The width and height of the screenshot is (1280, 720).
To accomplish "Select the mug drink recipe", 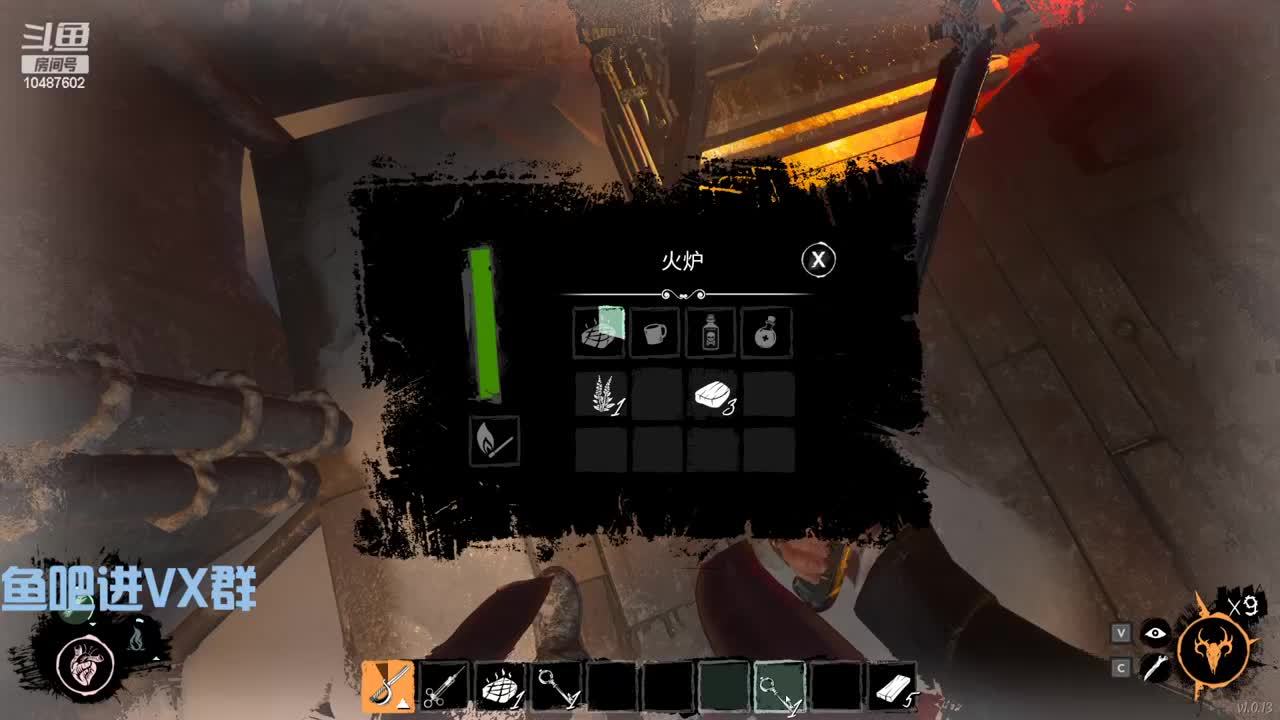I will click(x=655, y=333).
